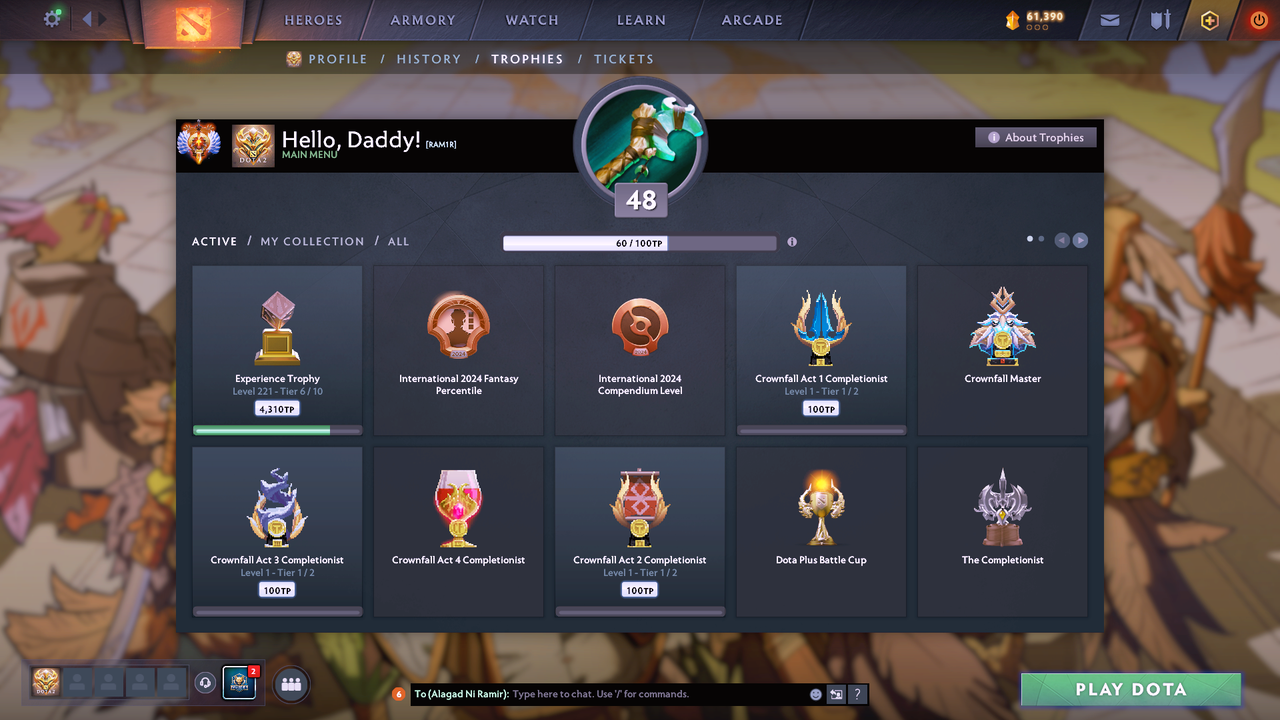Click the voice chat headset icon

(207, 683)
